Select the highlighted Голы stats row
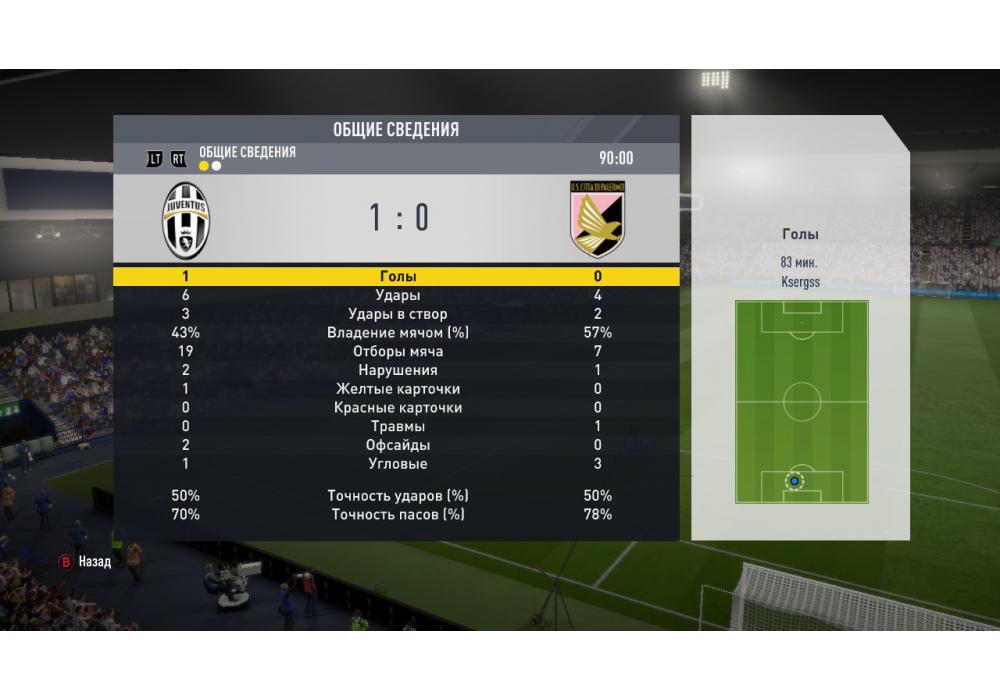The height and width of the screenshot is (700, 1000). coord(397,276)
